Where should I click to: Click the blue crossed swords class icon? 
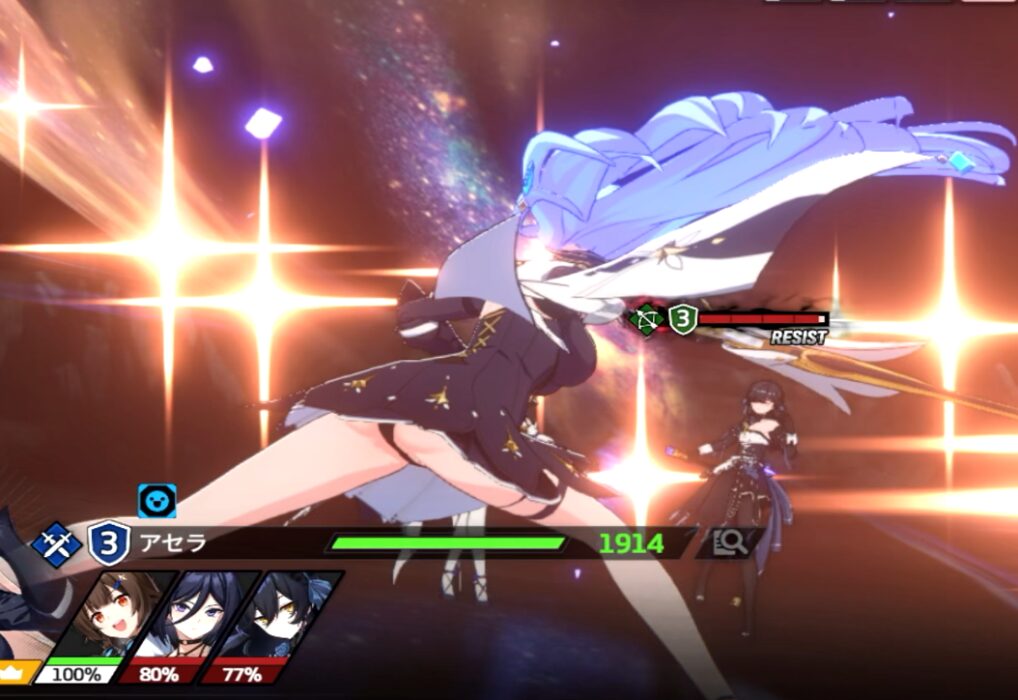pos(56,544)
